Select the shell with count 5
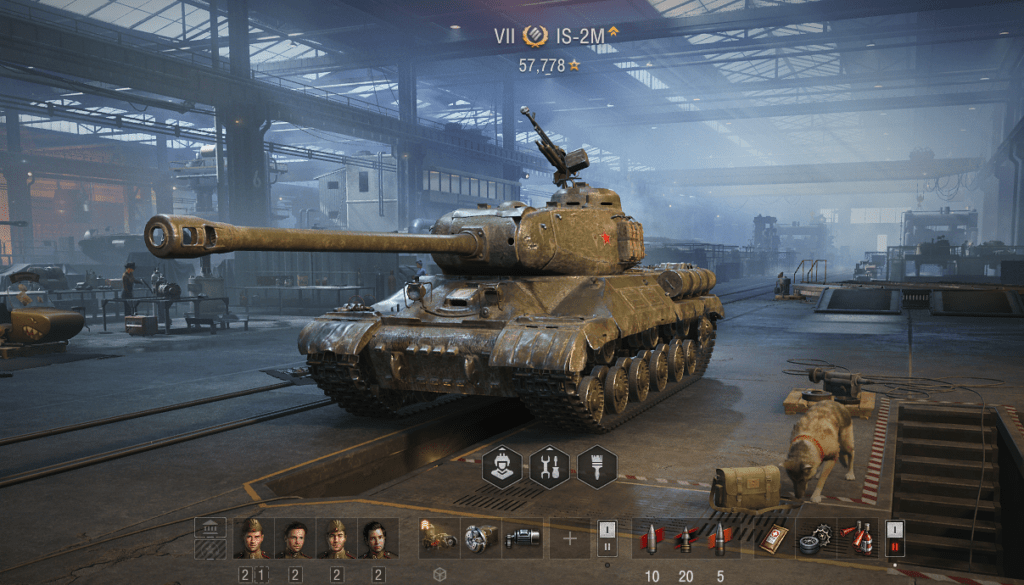 click(x=720, y=538)
